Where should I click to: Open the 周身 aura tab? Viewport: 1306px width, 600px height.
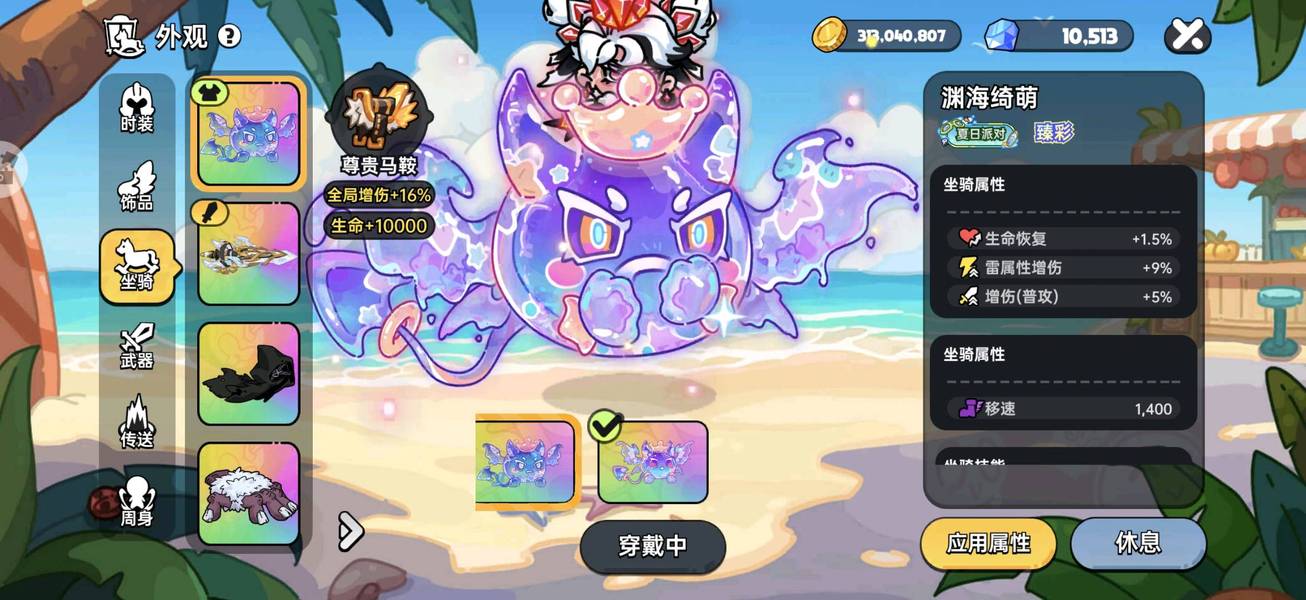(x=137, y=500)
